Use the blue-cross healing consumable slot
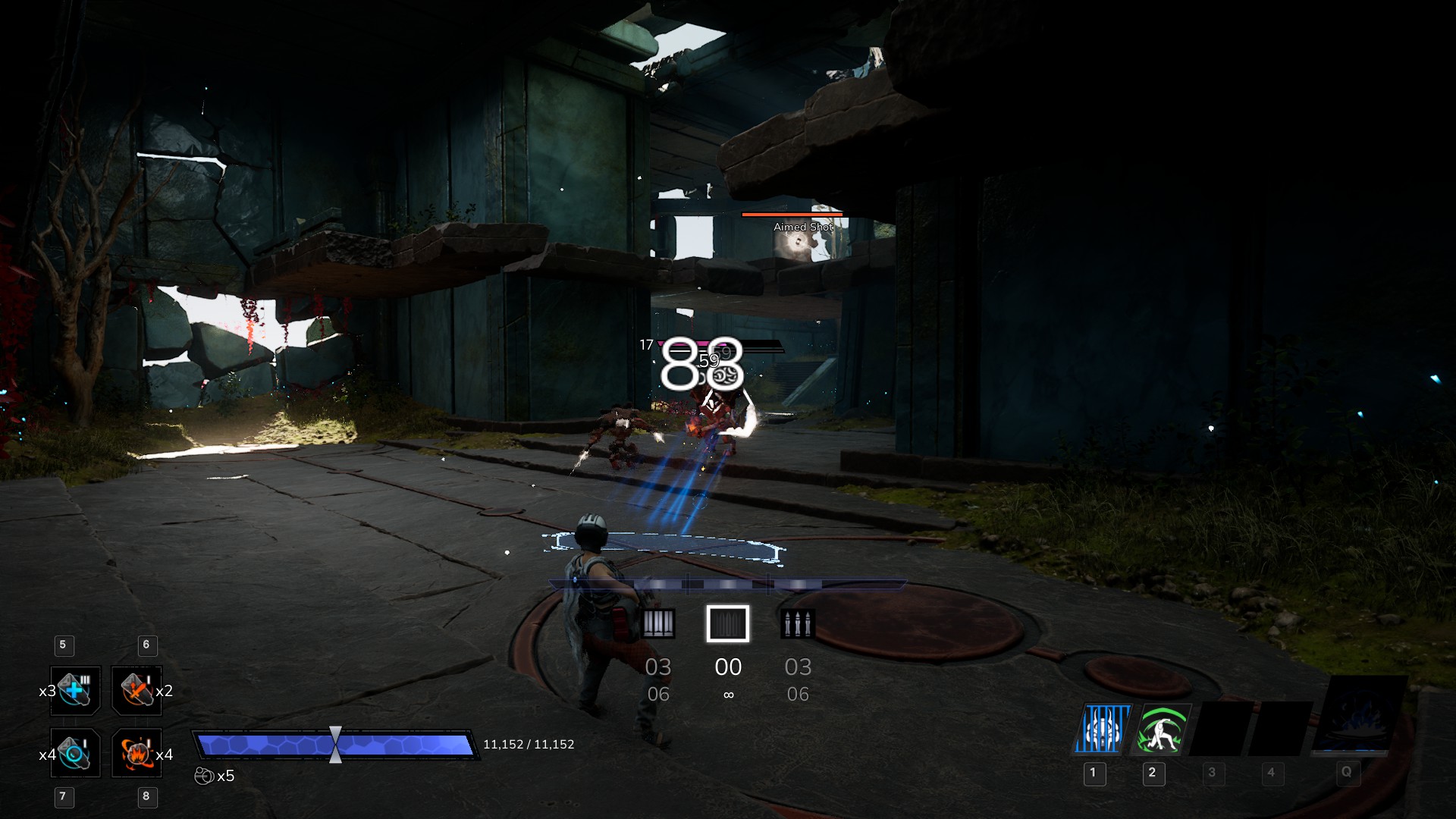 click(x=75, y=690)
